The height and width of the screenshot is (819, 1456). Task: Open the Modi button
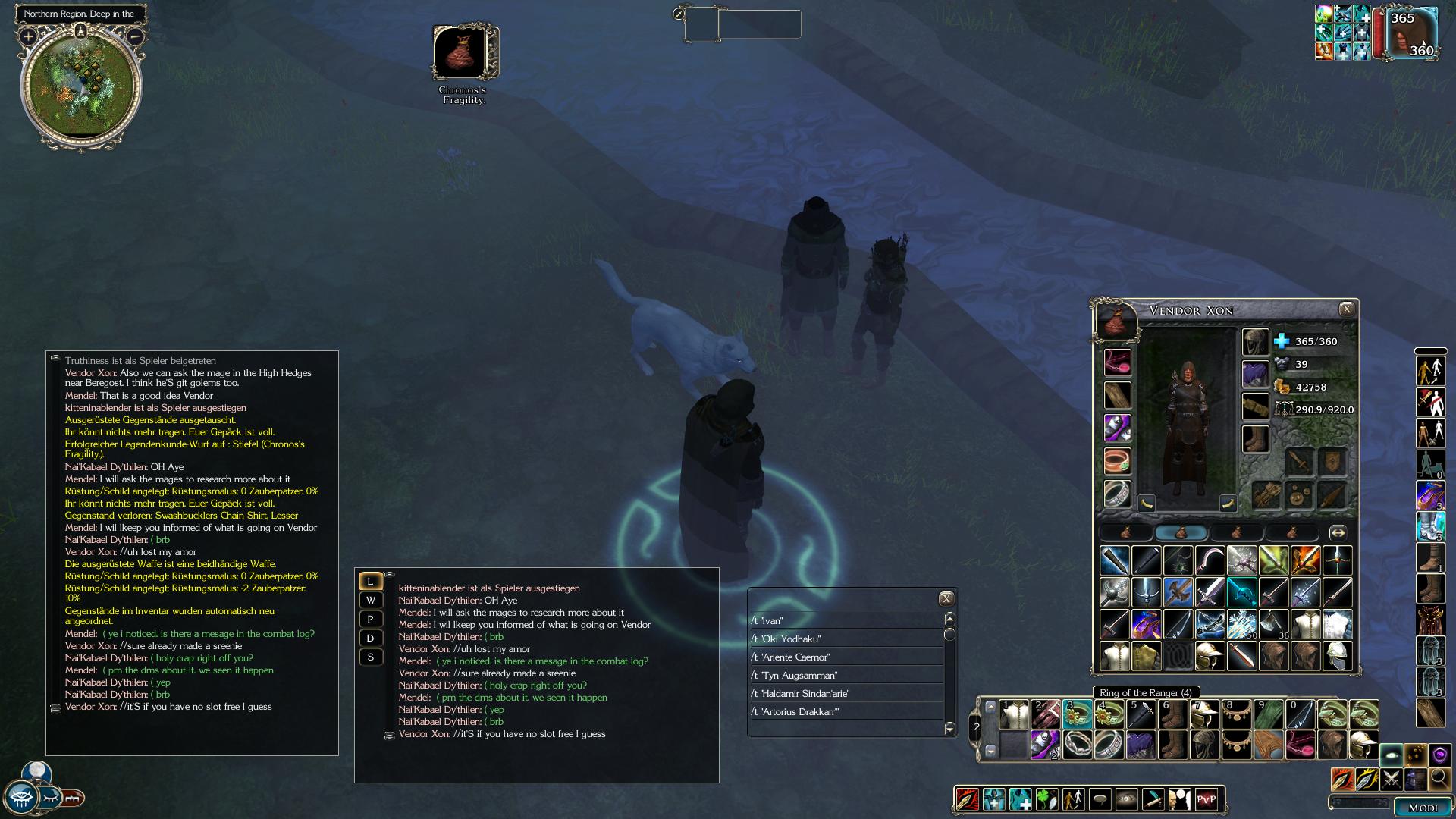click(1422, 808)
